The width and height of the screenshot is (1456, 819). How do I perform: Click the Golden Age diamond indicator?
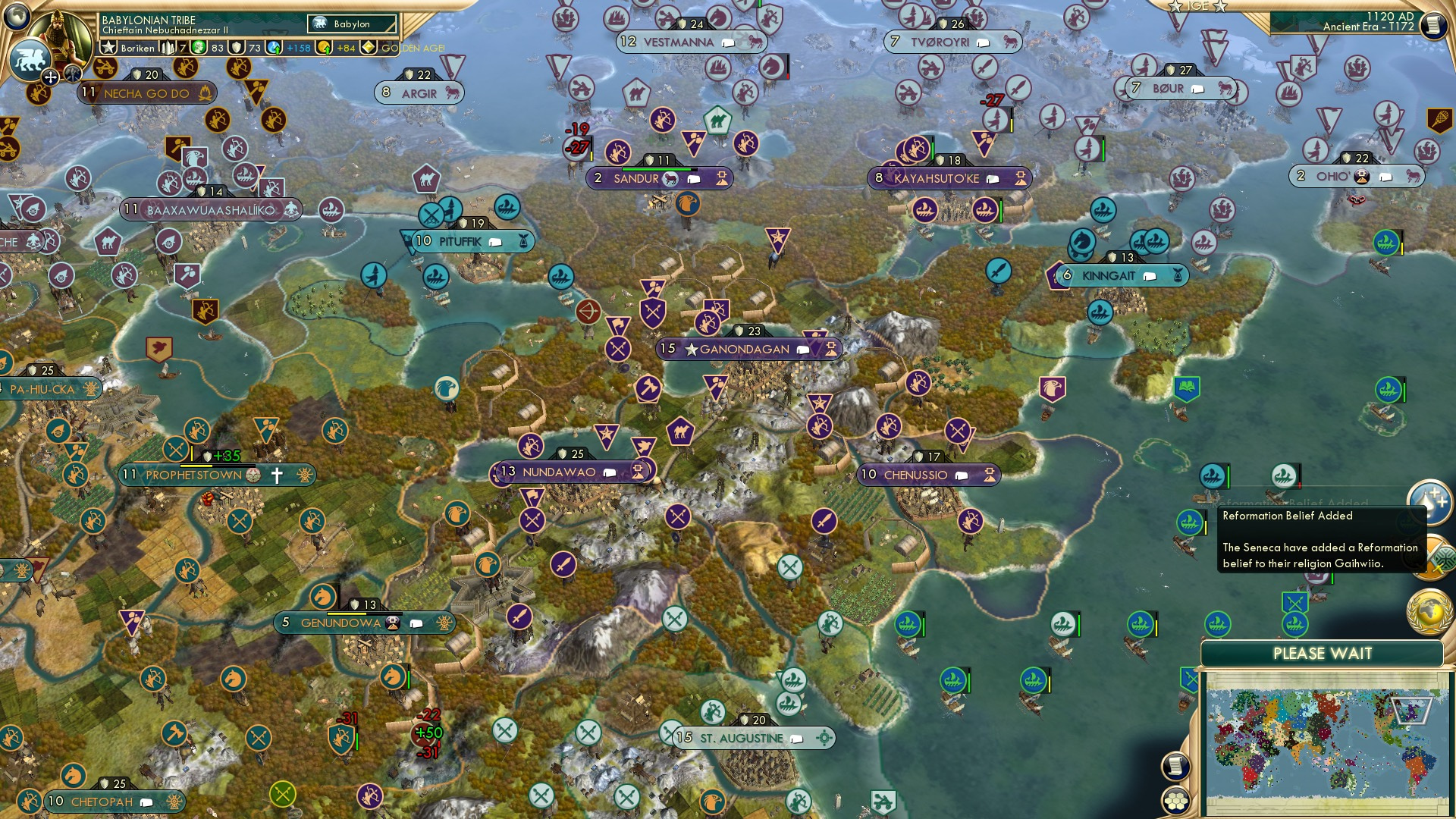point(368,46)
